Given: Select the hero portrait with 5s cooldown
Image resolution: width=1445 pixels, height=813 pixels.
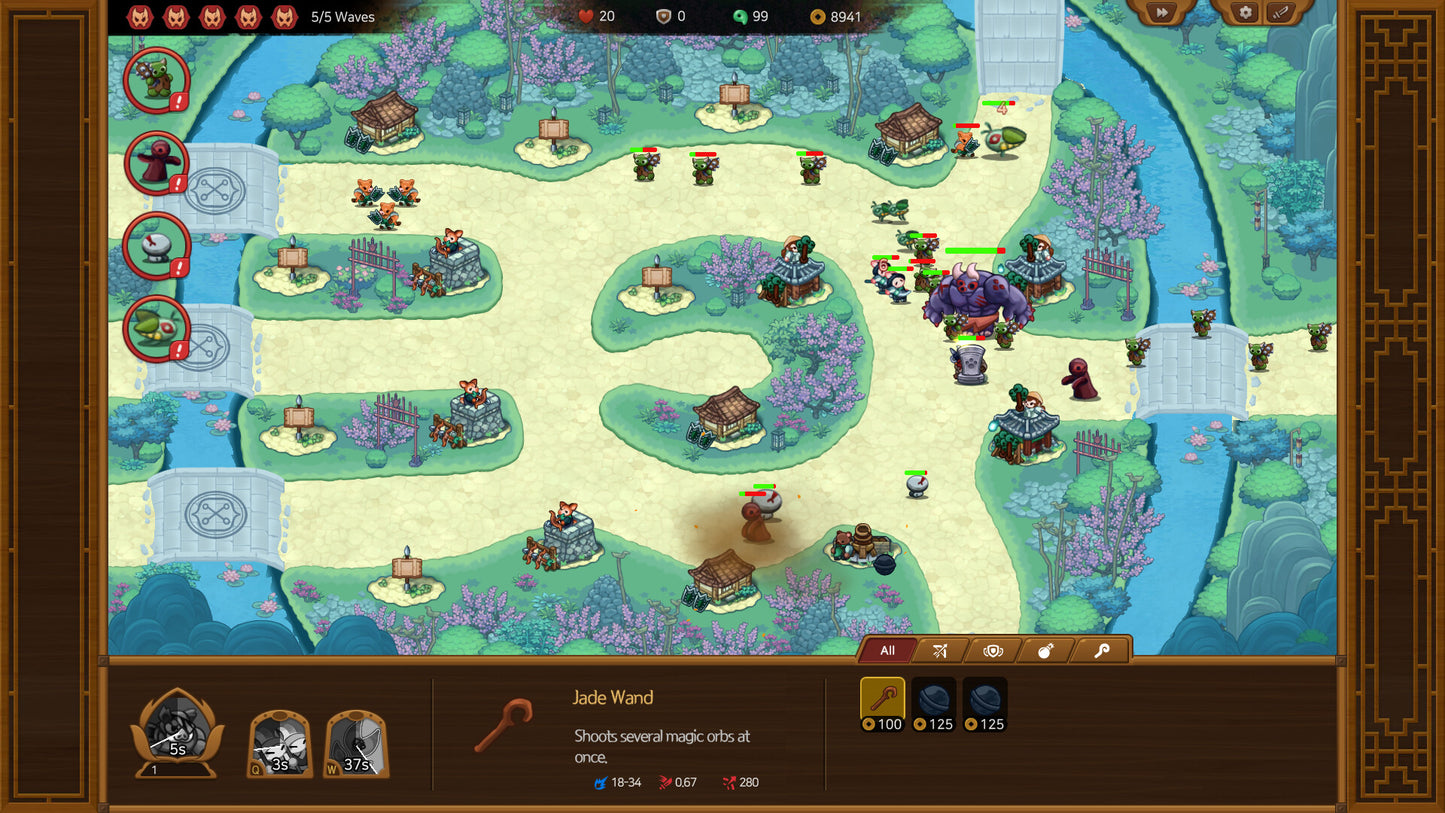Looking at the screenshot, I should [177, 733].
